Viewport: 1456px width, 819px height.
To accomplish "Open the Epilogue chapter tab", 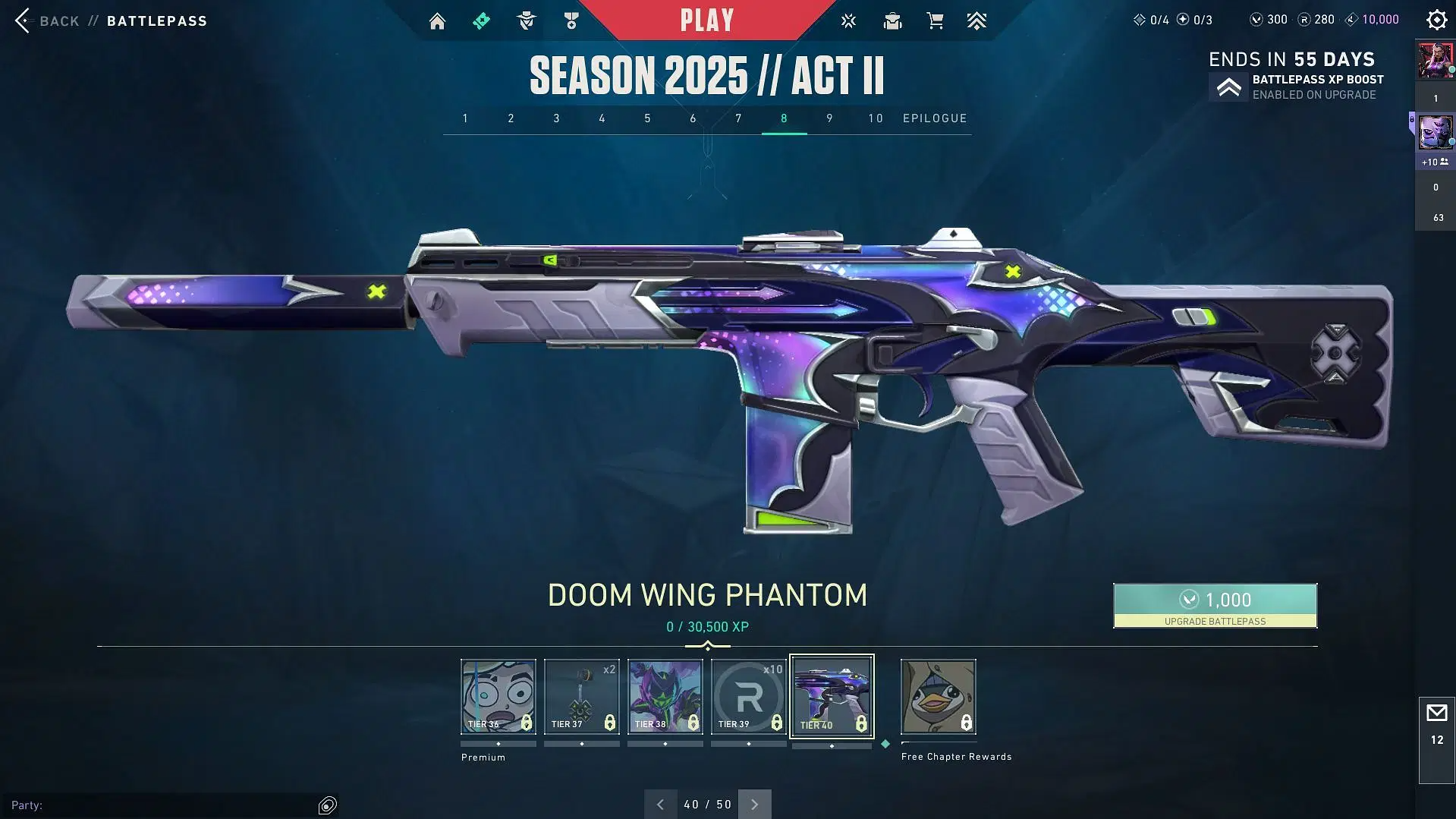I will [x=935, y=118].
